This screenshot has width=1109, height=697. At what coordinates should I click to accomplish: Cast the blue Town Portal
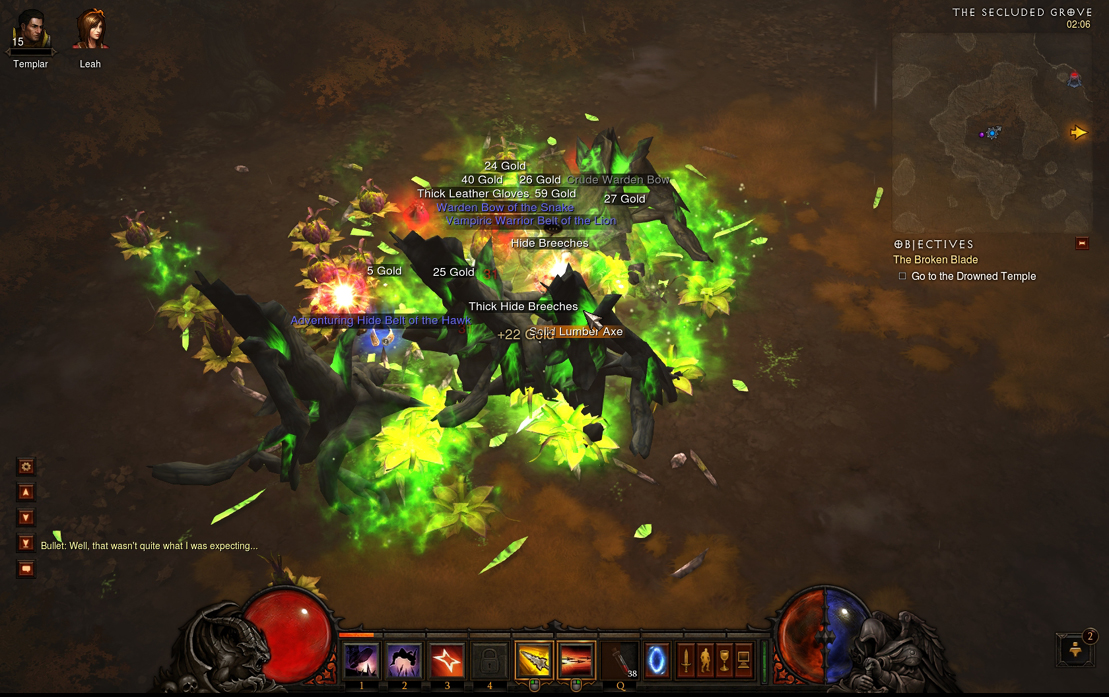pos(656,660)
